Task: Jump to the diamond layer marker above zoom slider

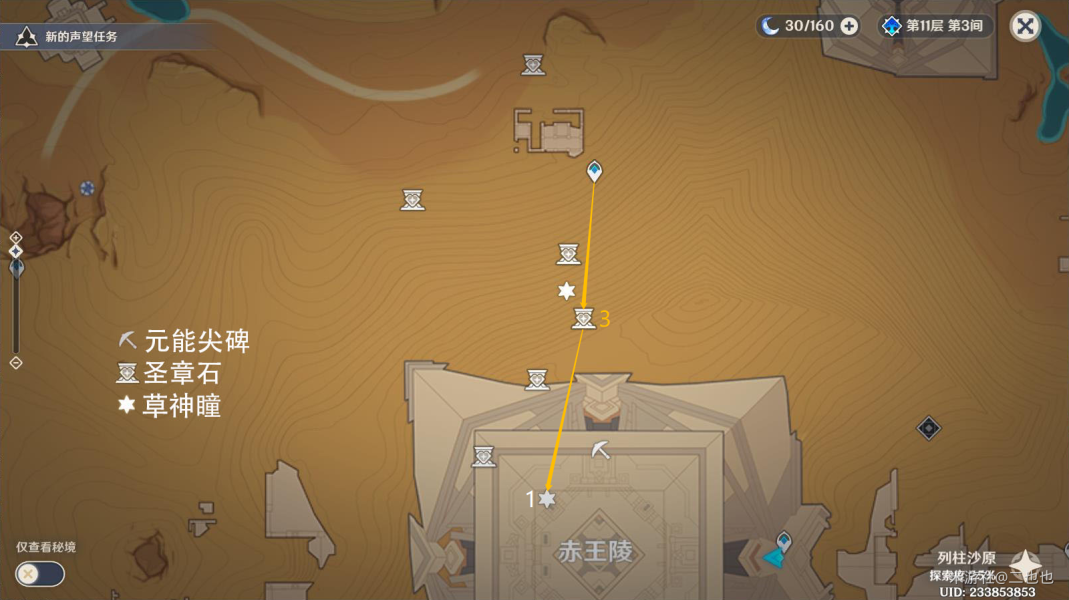Action: coord(16,251)
